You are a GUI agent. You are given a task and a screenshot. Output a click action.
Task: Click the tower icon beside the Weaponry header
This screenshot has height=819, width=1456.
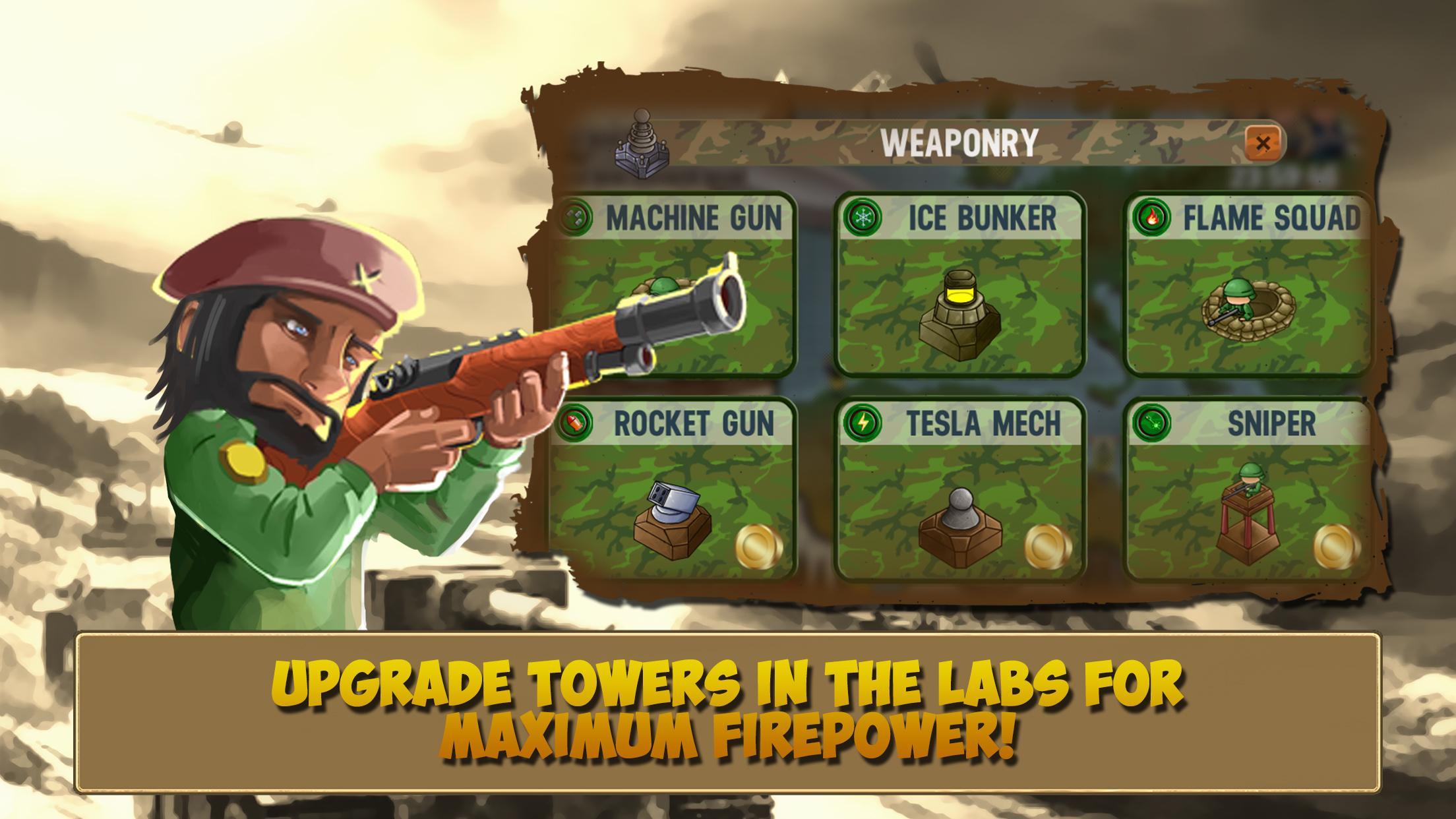[x=643, y=144]
